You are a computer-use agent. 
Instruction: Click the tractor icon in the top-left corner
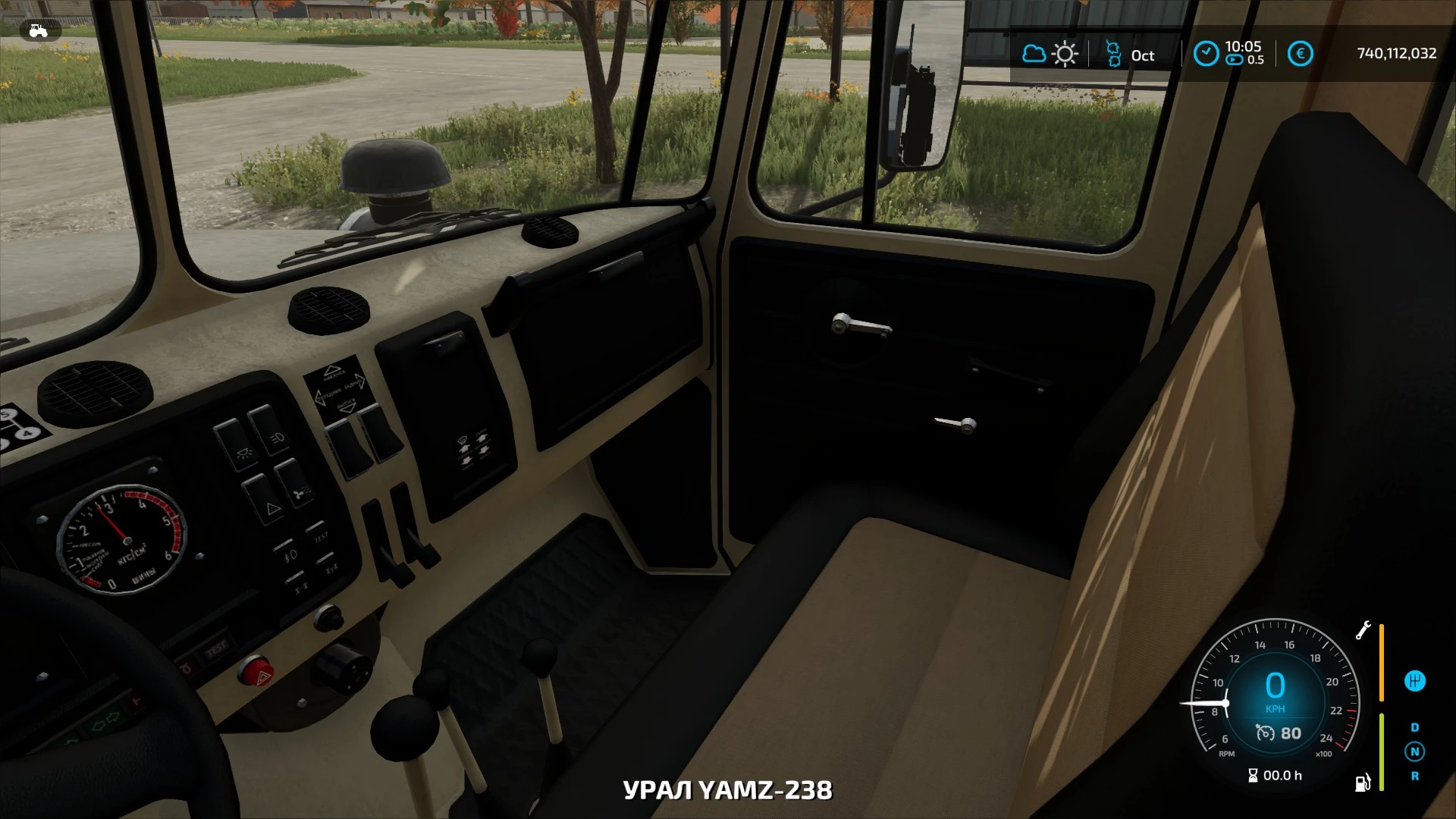click(x=37, y=31)
